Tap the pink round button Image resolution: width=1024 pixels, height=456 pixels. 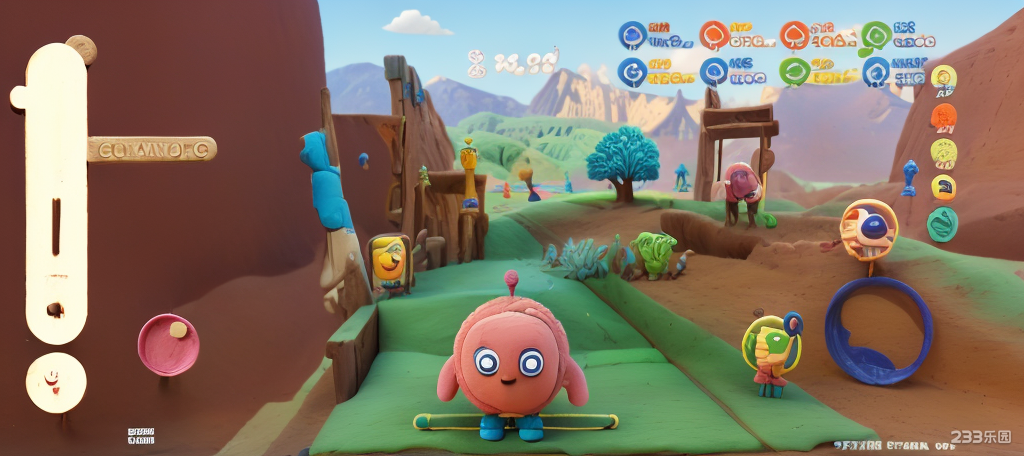pos(167,345)
